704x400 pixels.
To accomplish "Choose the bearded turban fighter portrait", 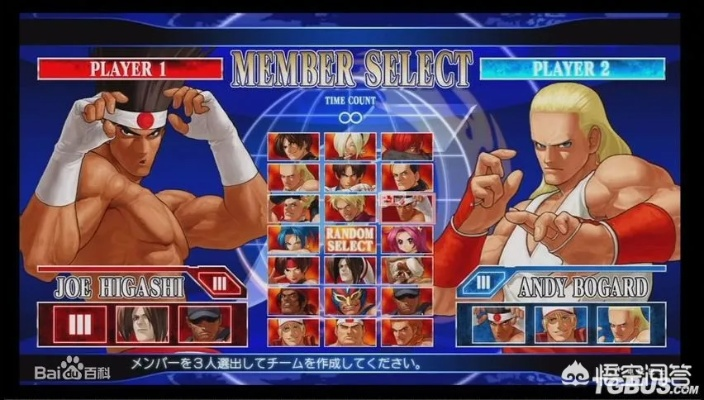I will (x=405, y=270).
